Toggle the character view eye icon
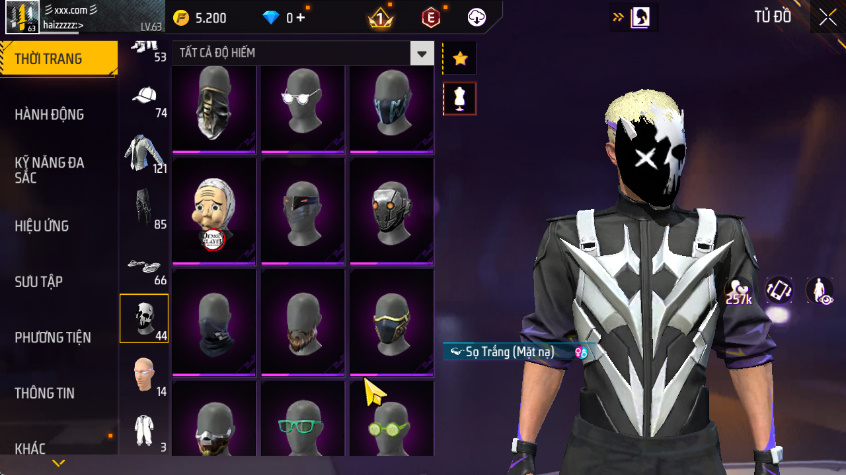Screen dimensions: 846x475 click(x=820, y=290)
